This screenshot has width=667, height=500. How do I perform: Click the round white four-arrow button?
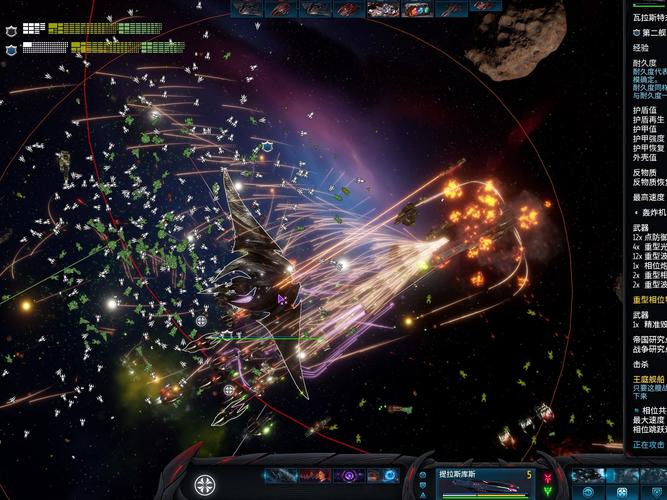[x=204, y=487]
